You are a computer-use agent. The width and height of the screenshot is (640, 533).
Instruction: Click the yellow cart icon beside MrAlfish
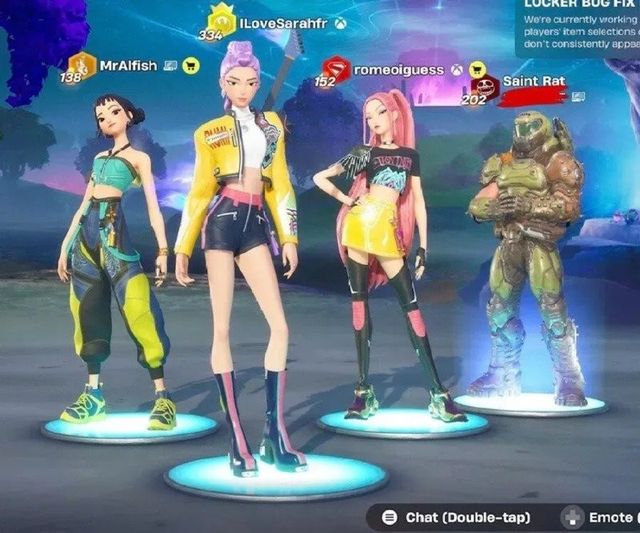pos(191,66)
